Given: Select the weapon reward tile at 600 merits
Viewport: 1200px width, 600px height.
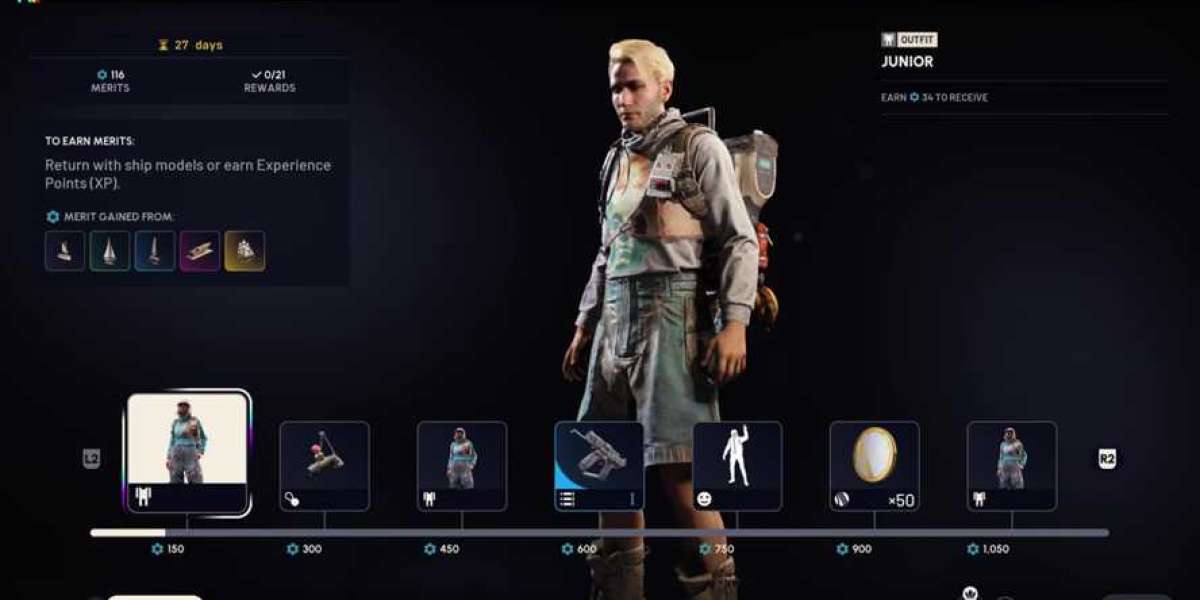Looking at the screenshot, I should tap(599, 465).
